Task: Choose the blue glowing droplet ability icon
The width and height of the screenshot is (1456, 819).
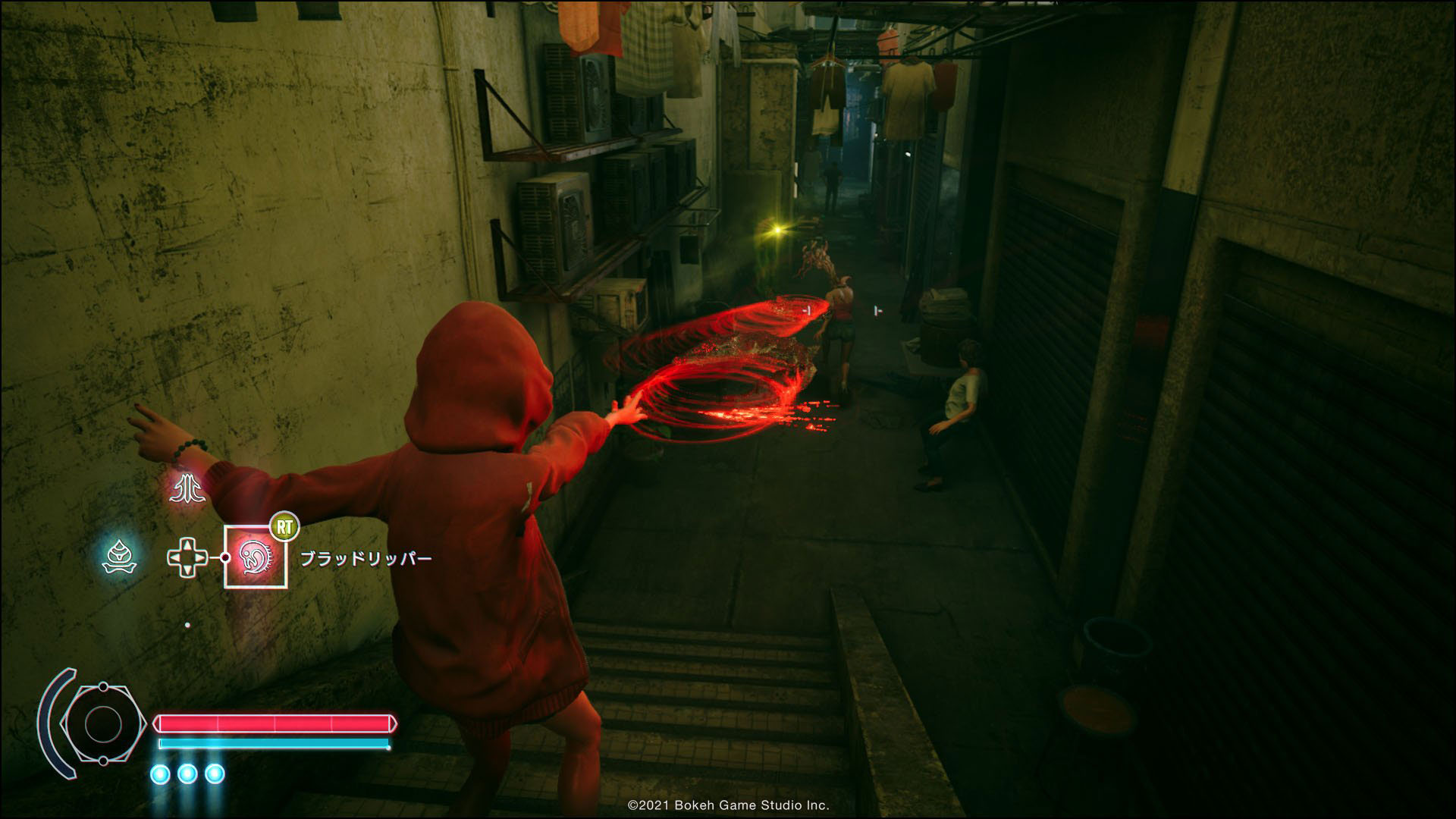Action: (x=119, y=557)
